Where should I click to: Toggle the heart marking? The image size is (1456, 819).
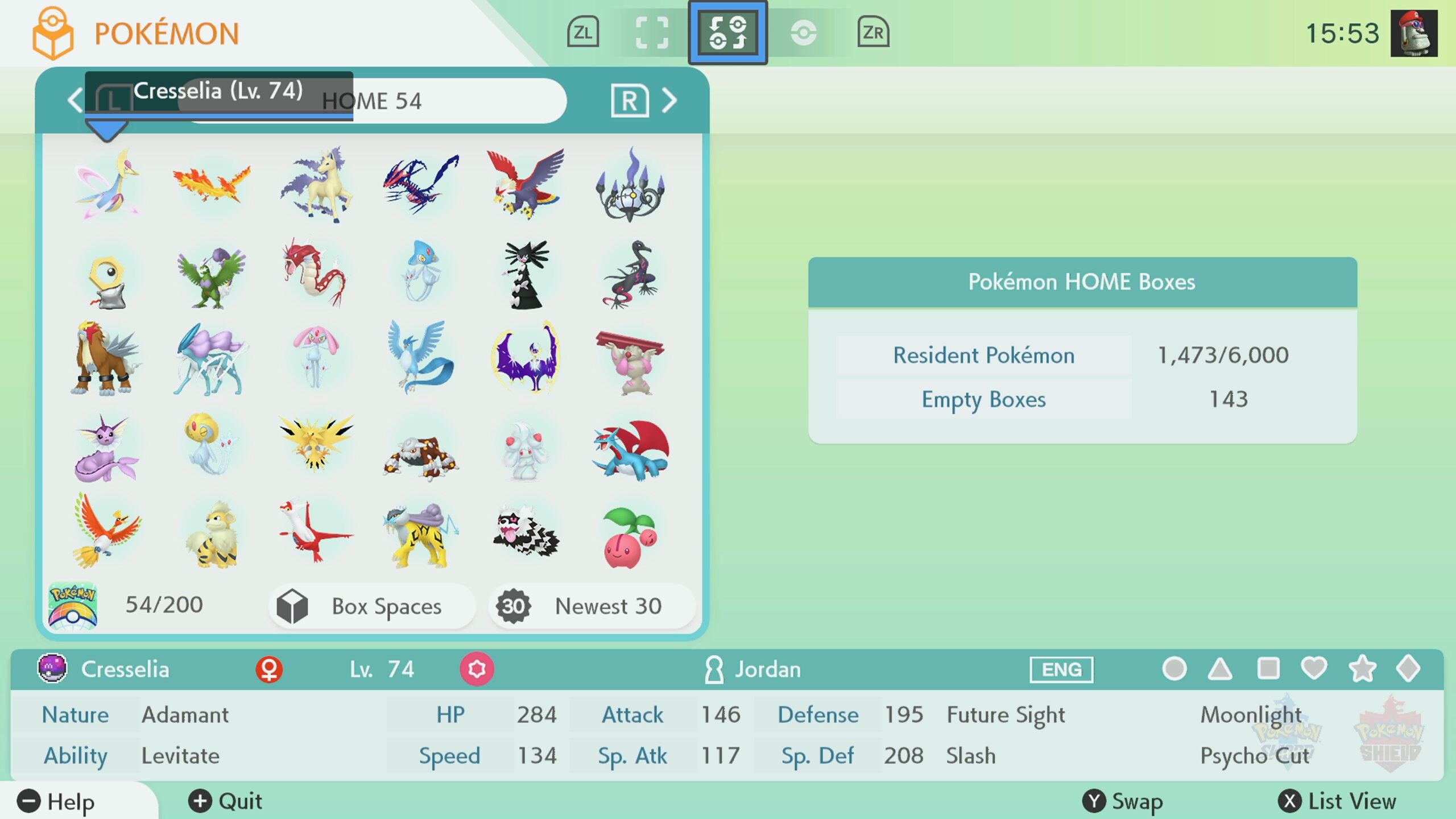tap(1314, 669)
